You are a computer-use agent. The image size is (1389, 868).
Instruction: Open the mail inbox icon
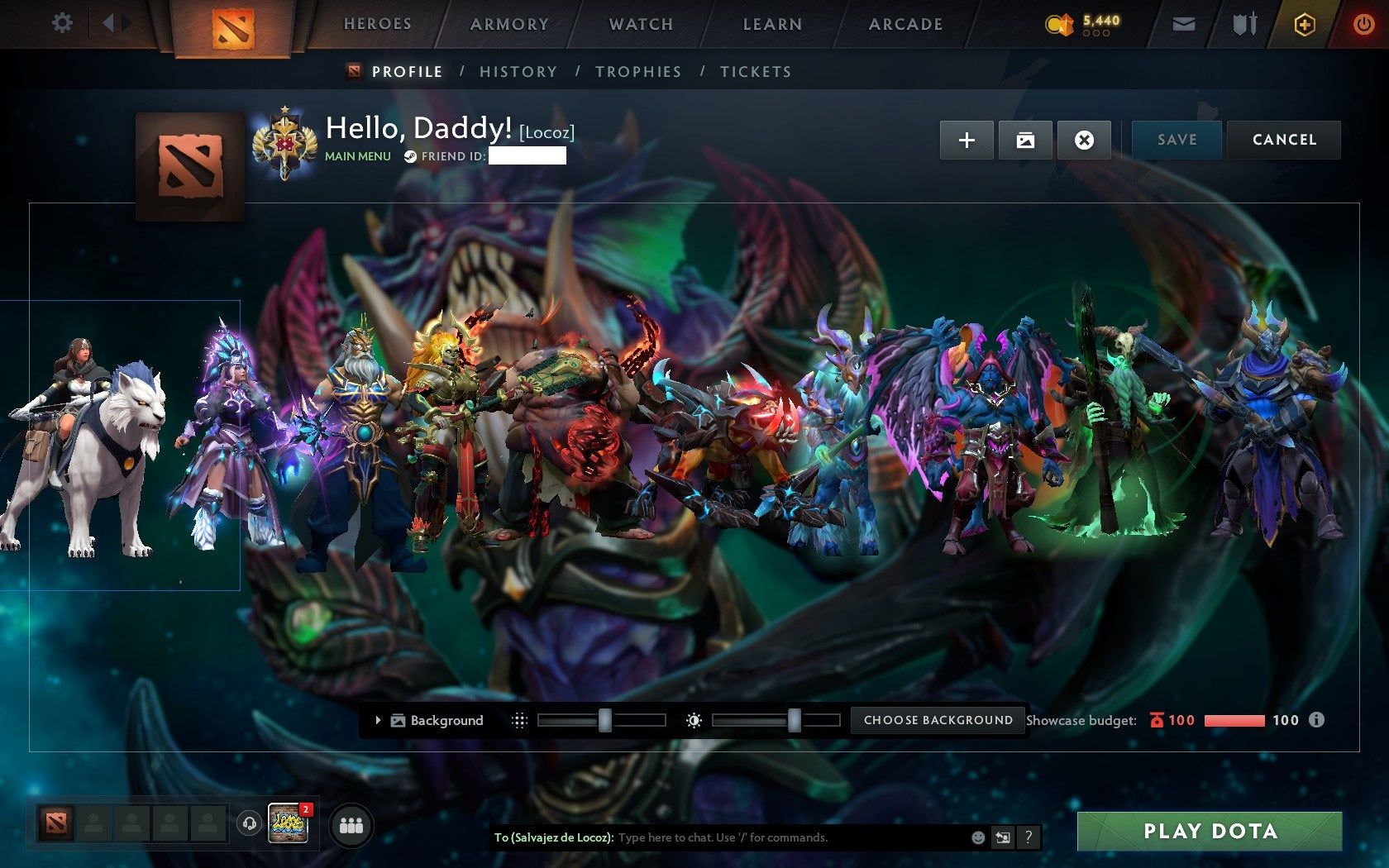[1184, 24]
